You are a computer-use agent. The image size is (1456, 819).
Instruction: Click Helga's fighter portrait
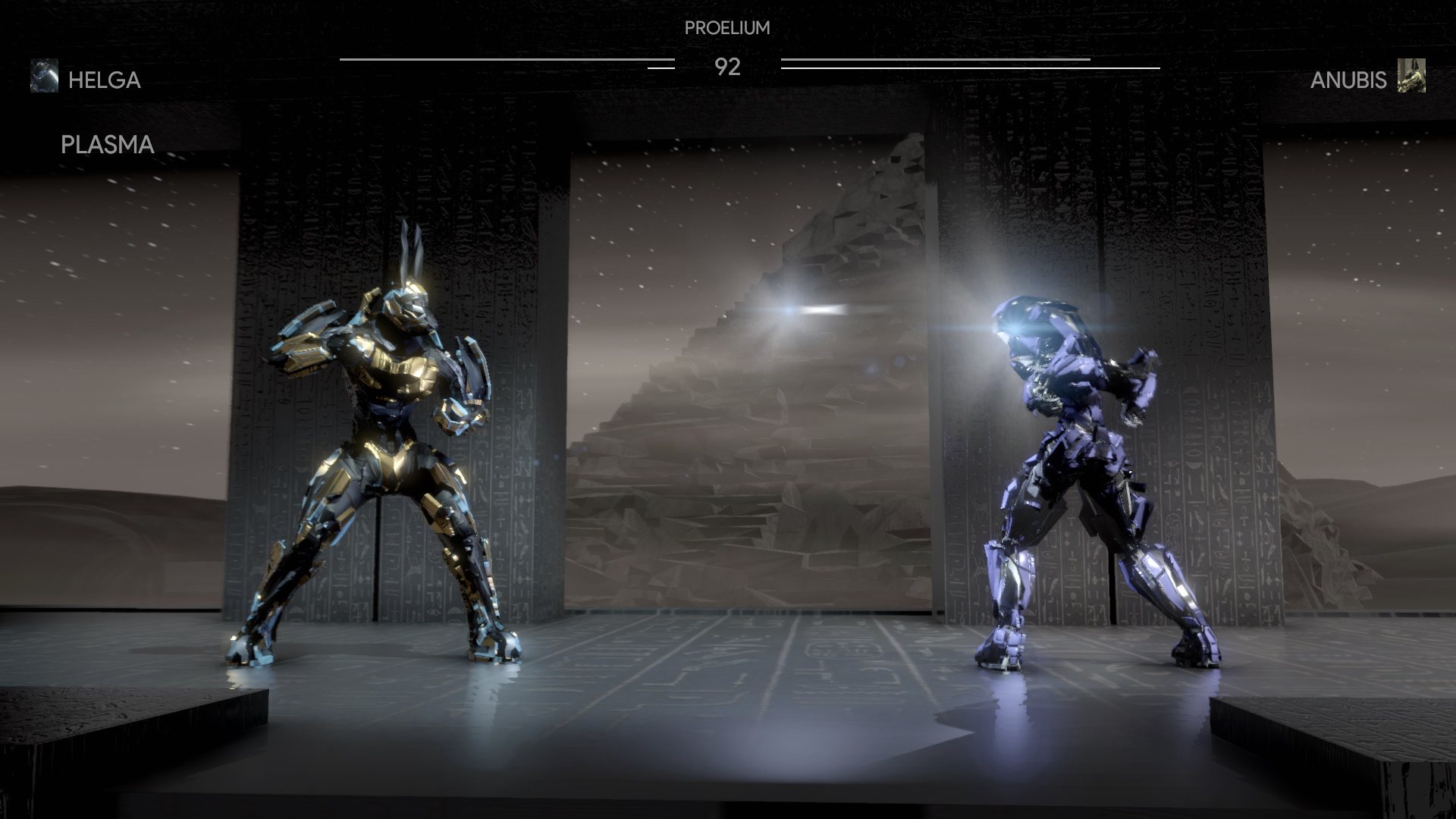tap(44, 76)
